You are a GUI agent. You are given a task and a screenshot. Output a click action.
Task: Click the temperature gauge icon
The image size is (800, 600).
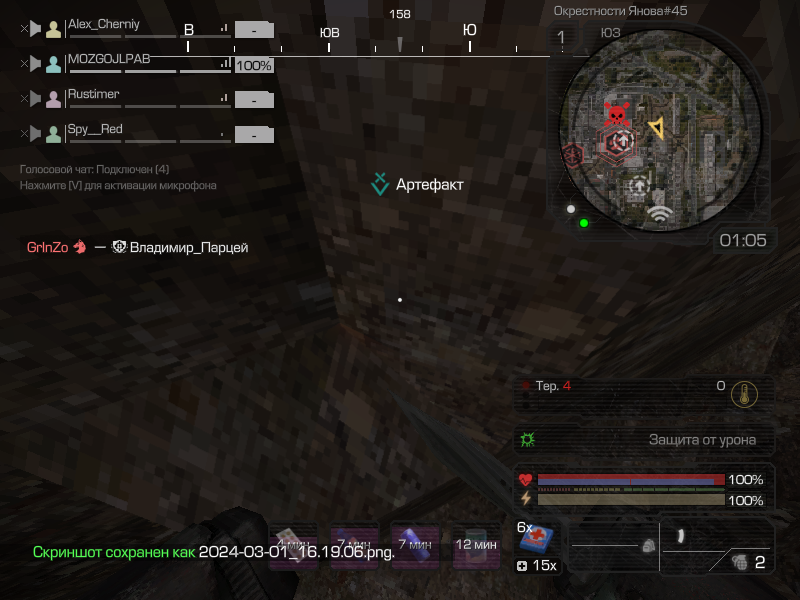(x=742, y=392)
